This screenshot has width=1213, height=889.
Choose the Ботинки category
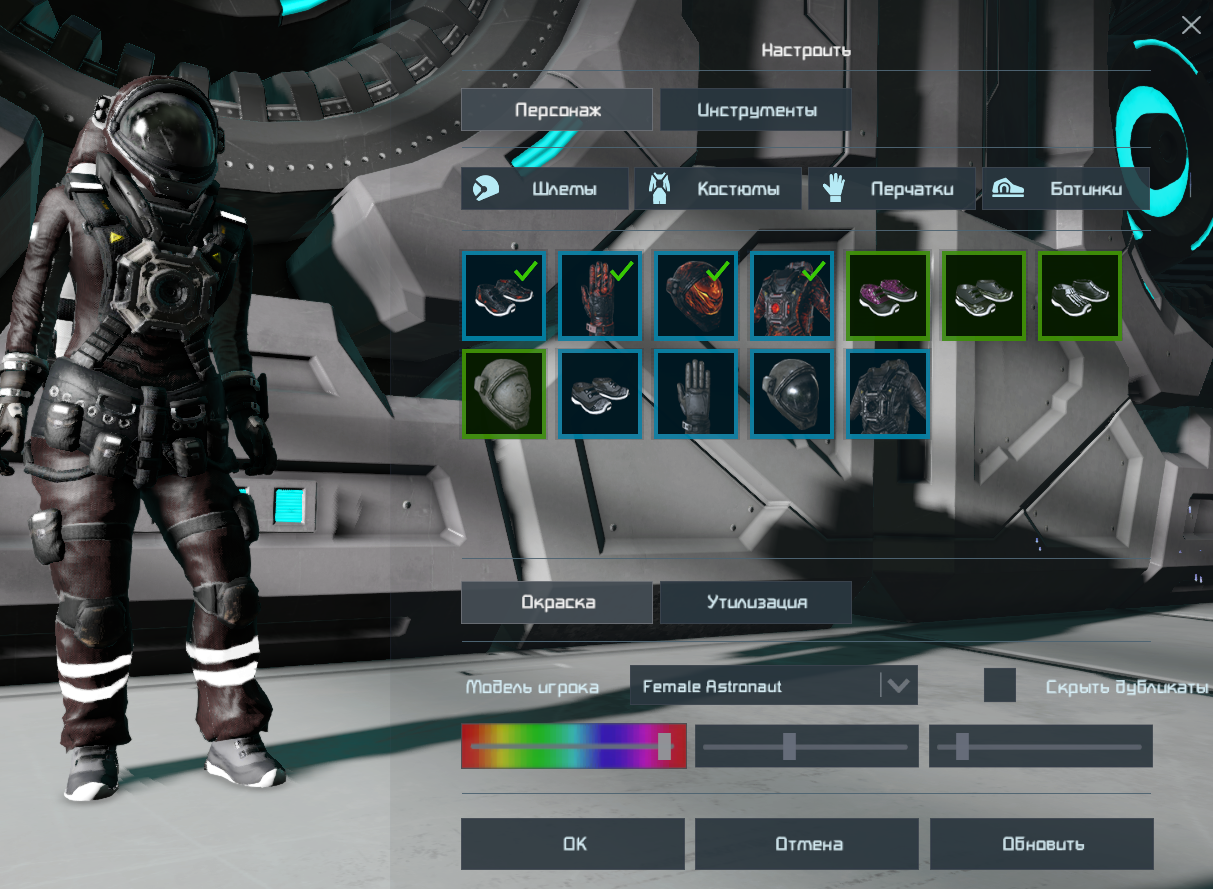point(1066,189)
